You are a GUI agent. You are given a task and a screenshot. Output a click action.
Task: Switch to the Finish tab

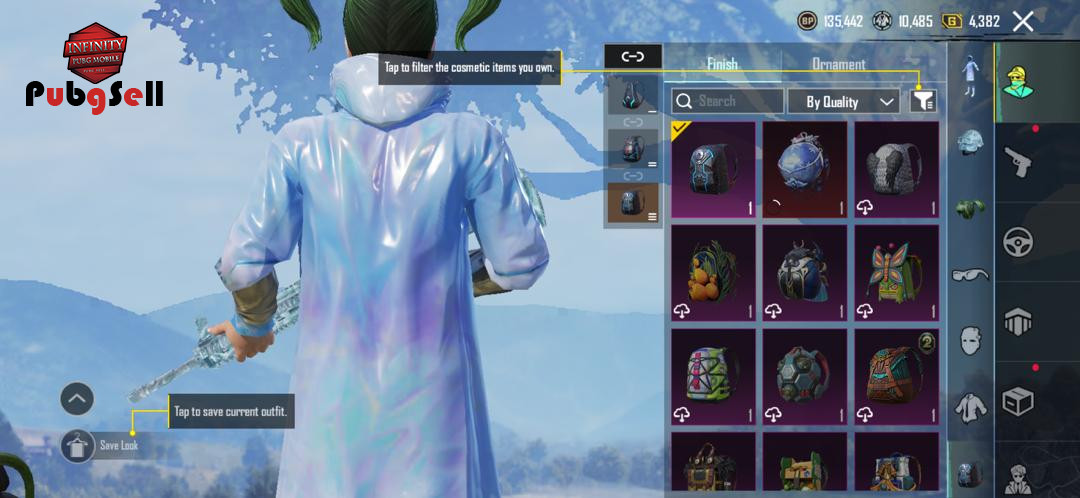click(x=722, y=64)
